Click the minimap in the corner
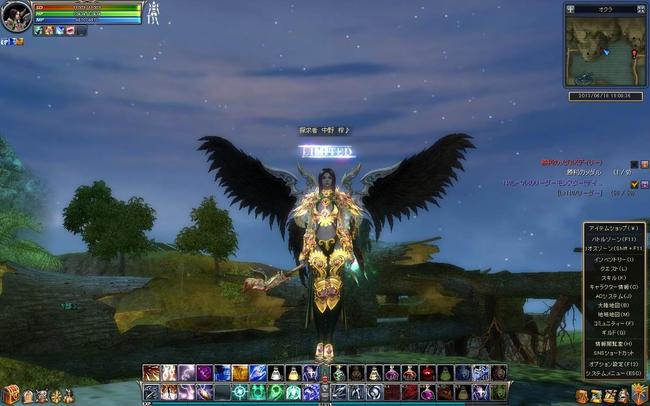 605,50
